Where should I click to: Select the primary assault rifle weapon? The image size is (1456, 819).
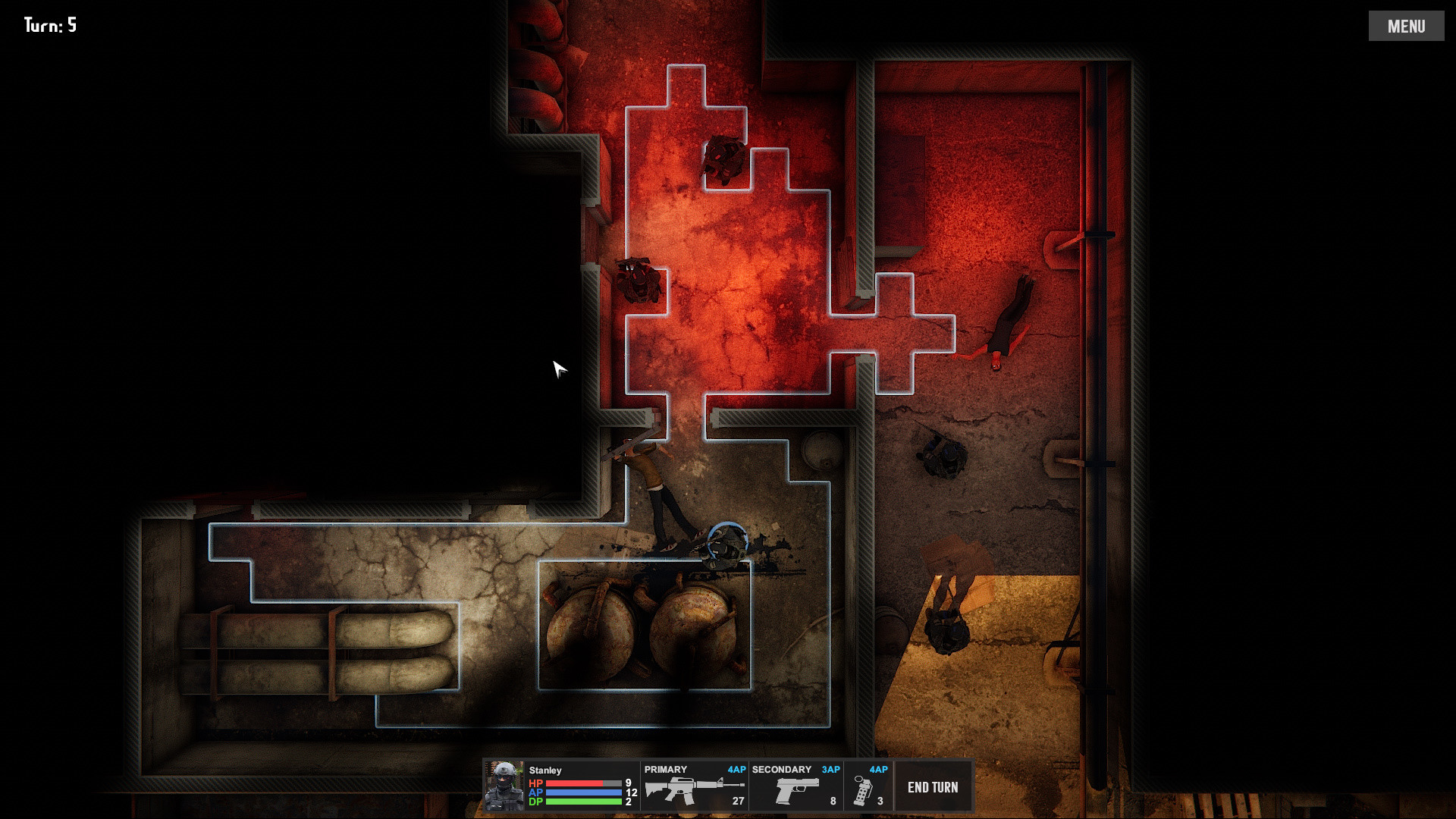click(694, 787)
